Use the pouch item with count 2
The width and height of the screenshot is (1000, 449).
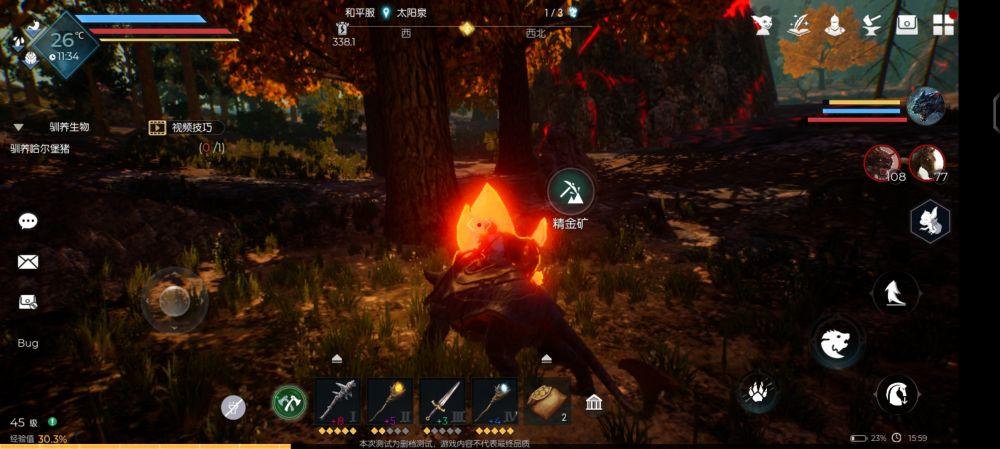point(546,400)
